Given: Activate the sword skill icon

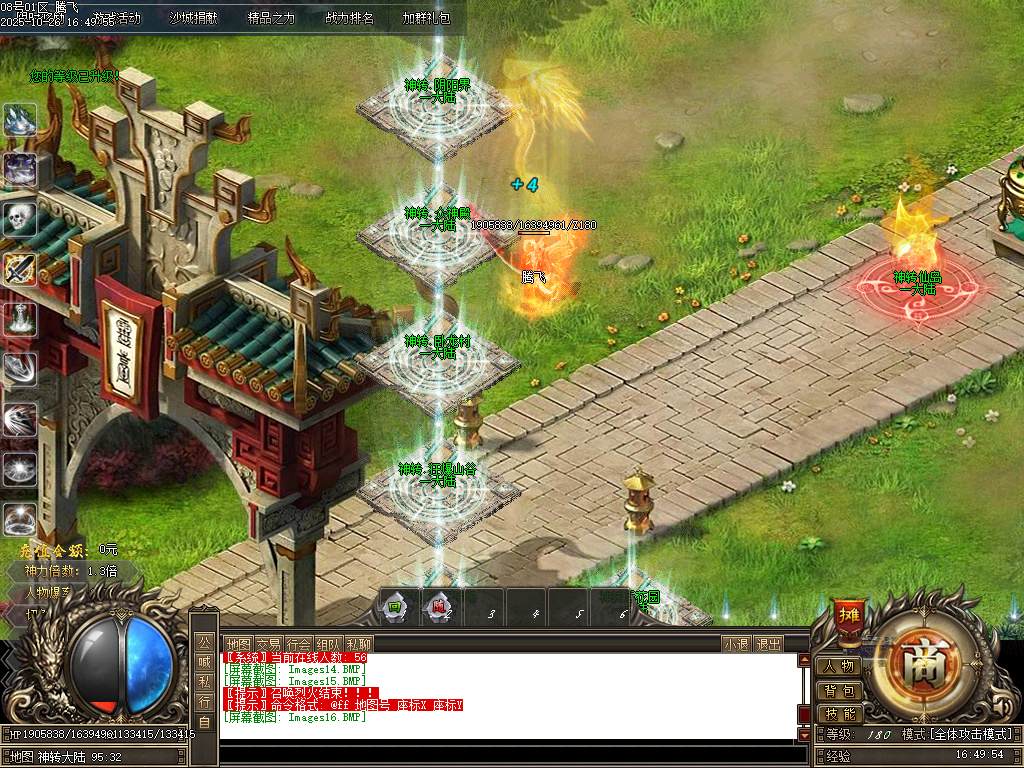Looking at the screenshot, I should coord(20,268).
